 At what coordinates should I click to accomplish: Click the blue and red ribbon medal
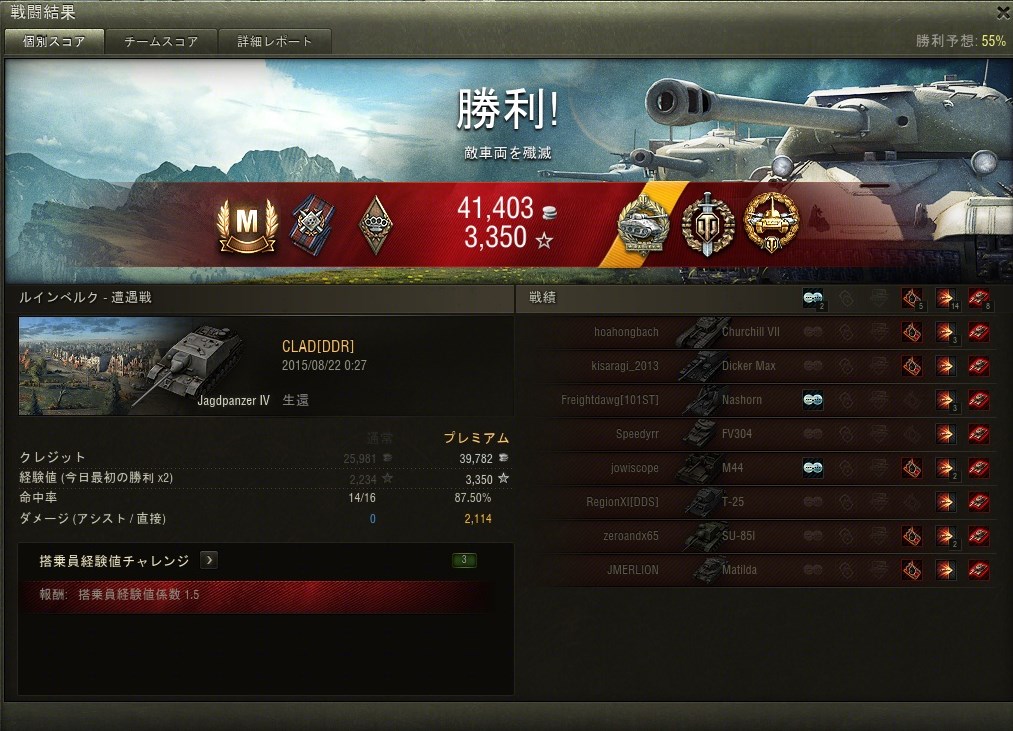click(311, 225)
